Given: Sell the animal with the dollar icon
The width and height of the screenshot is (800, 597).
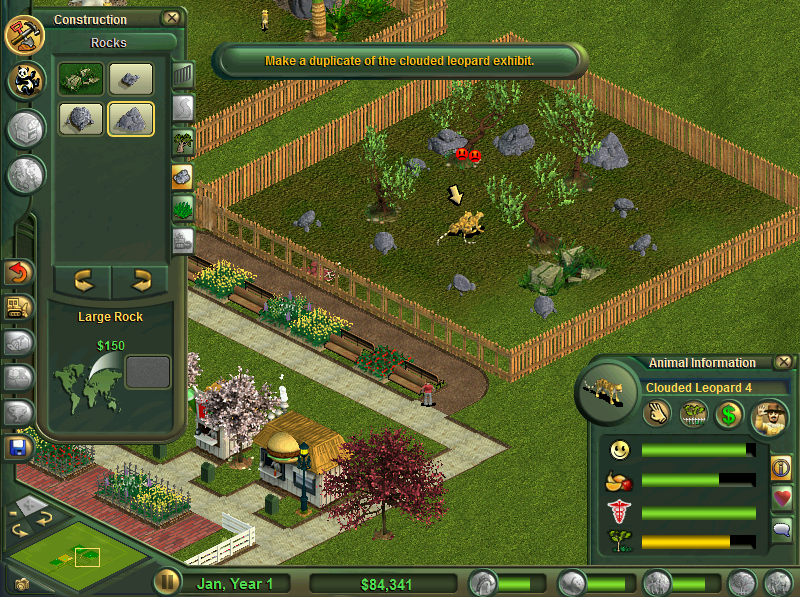Looking at the screenshot, I should point(728,413).
